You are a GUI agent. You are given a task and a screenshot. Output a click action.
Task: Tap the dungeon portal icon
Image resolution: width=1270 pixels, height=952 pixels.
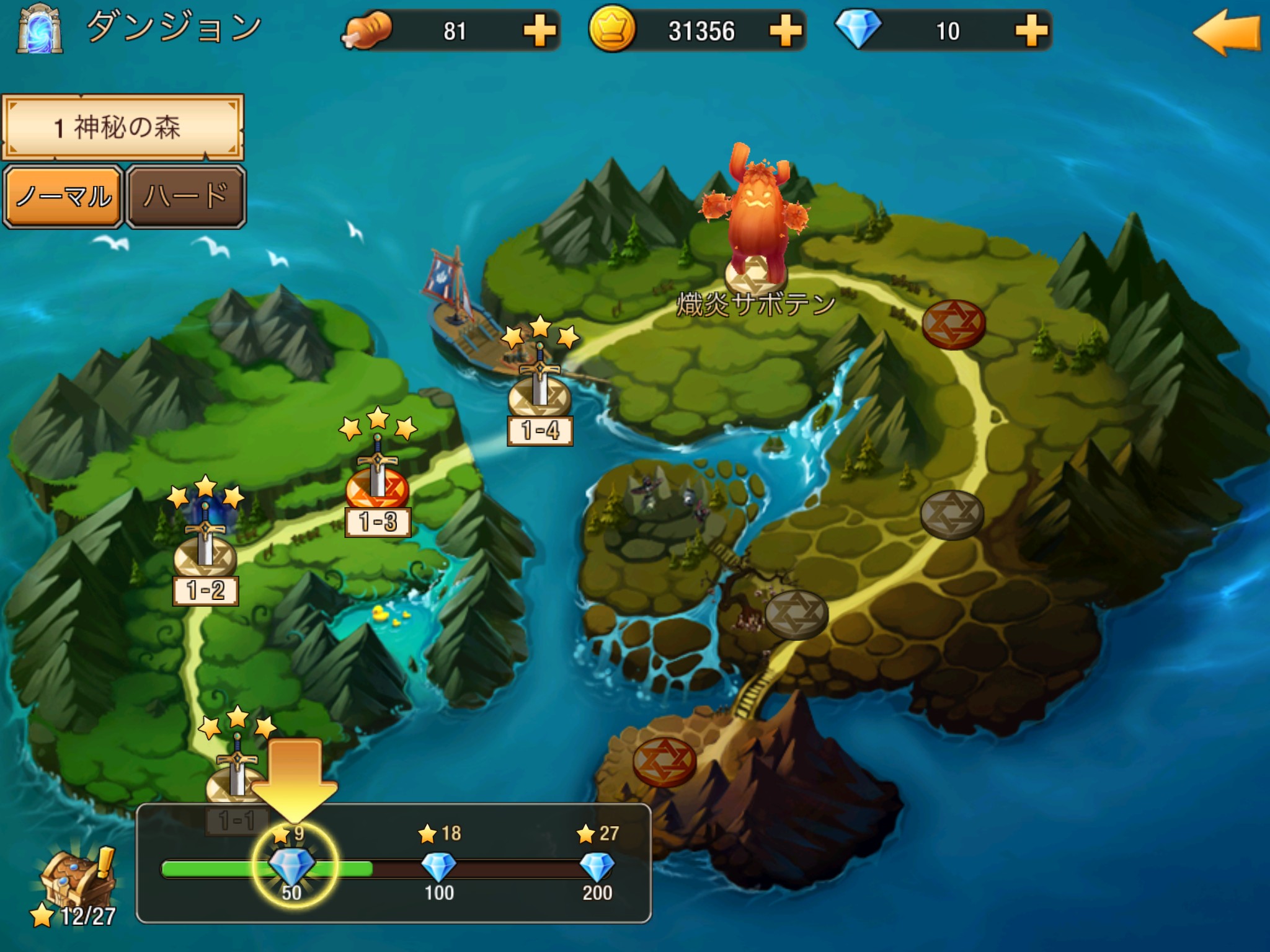point(40,30)
